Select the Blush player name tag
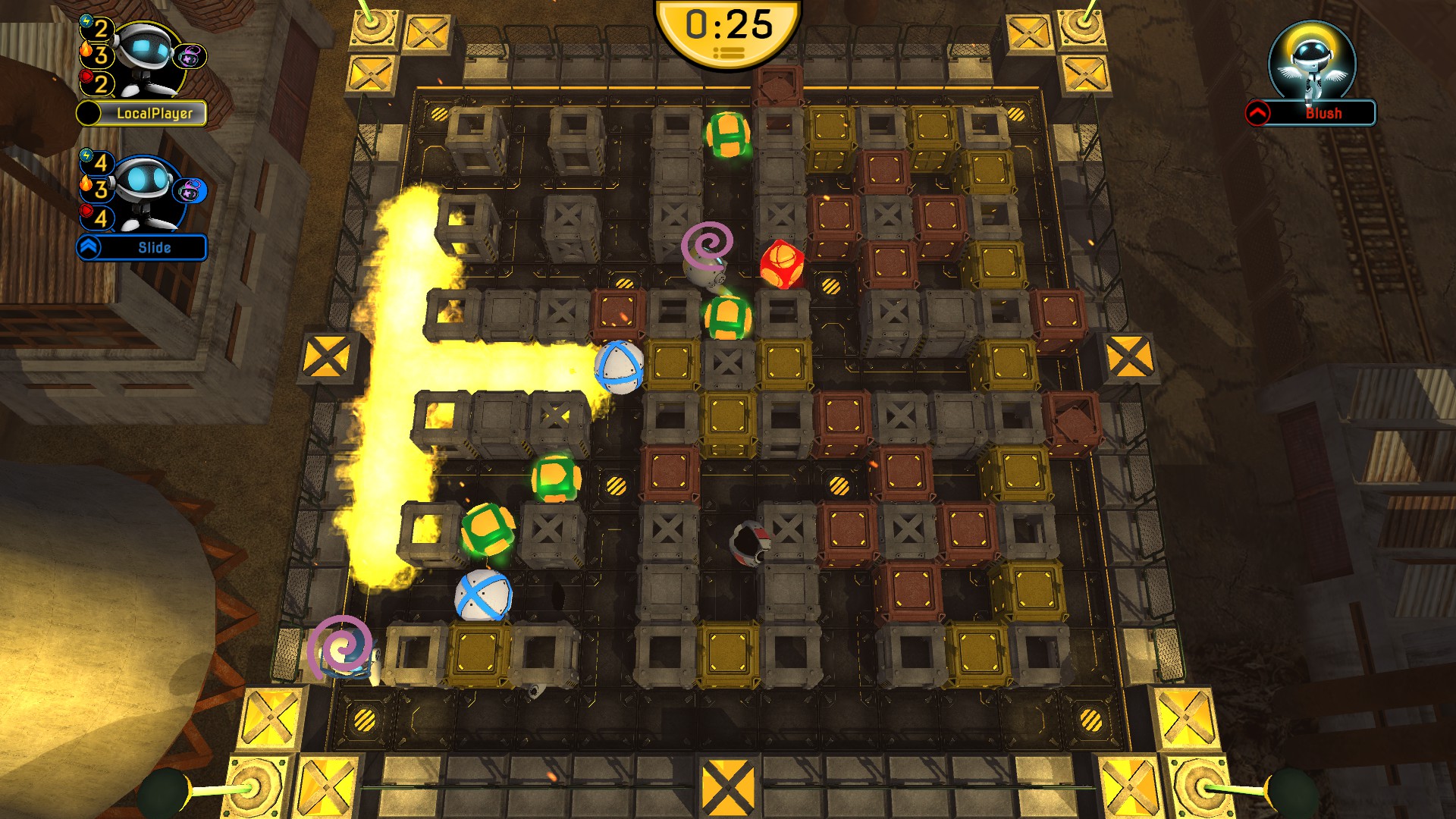This screenshot has width=1456, height=819. [x=1323, y=114]
